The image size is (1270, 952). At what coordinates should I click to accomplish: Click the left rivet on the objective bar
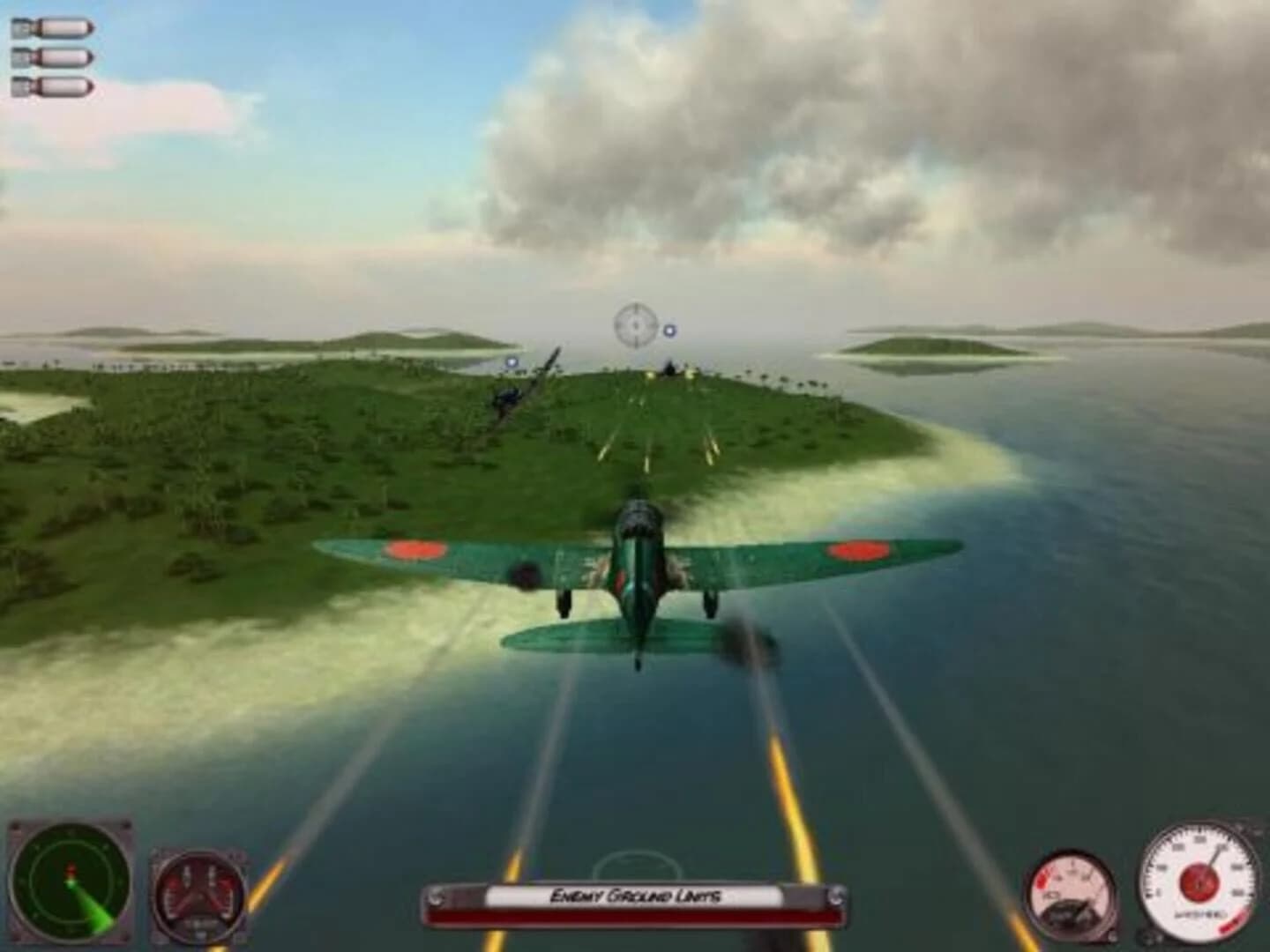tap(438, 896)
